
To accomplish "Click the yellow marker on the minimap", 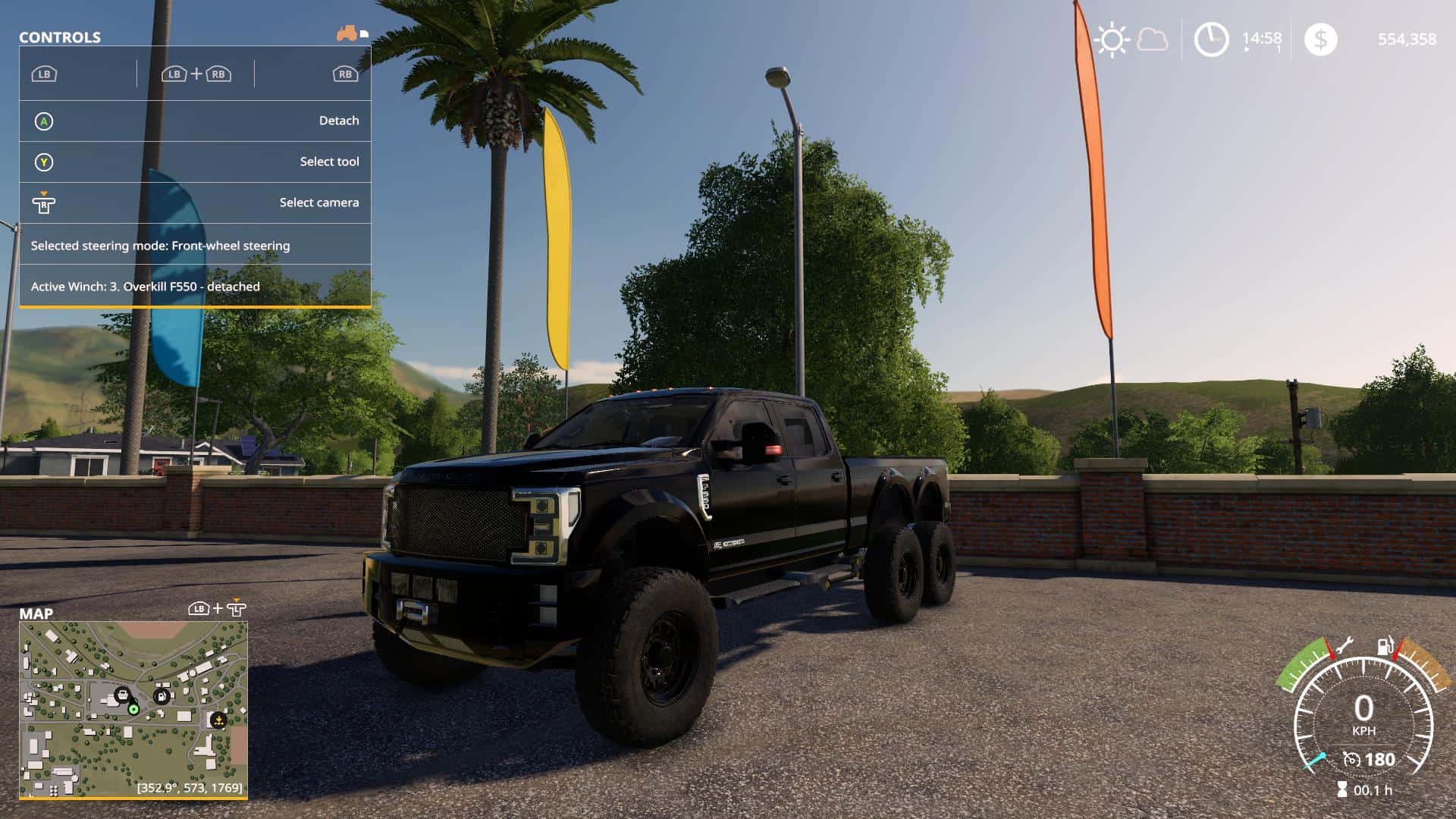I will click(x=218, y=720).
